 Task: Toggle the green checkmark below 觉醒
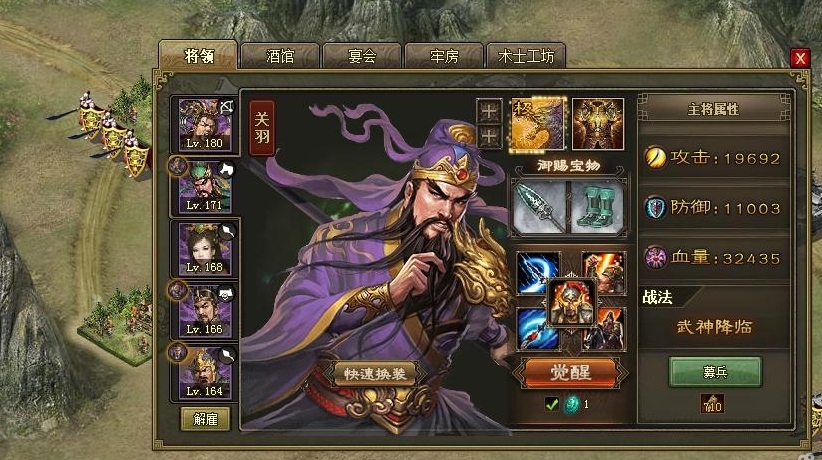(x=551, y=404)
